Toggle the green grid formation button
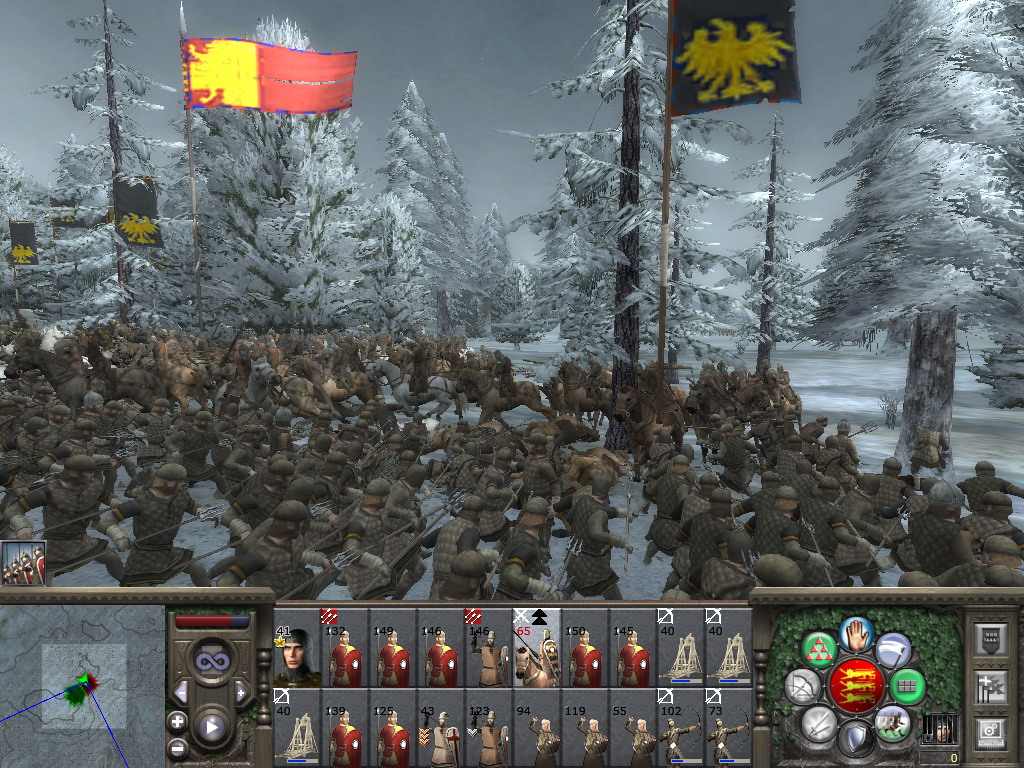This screenshot has width=1024, height=768. 907,687
